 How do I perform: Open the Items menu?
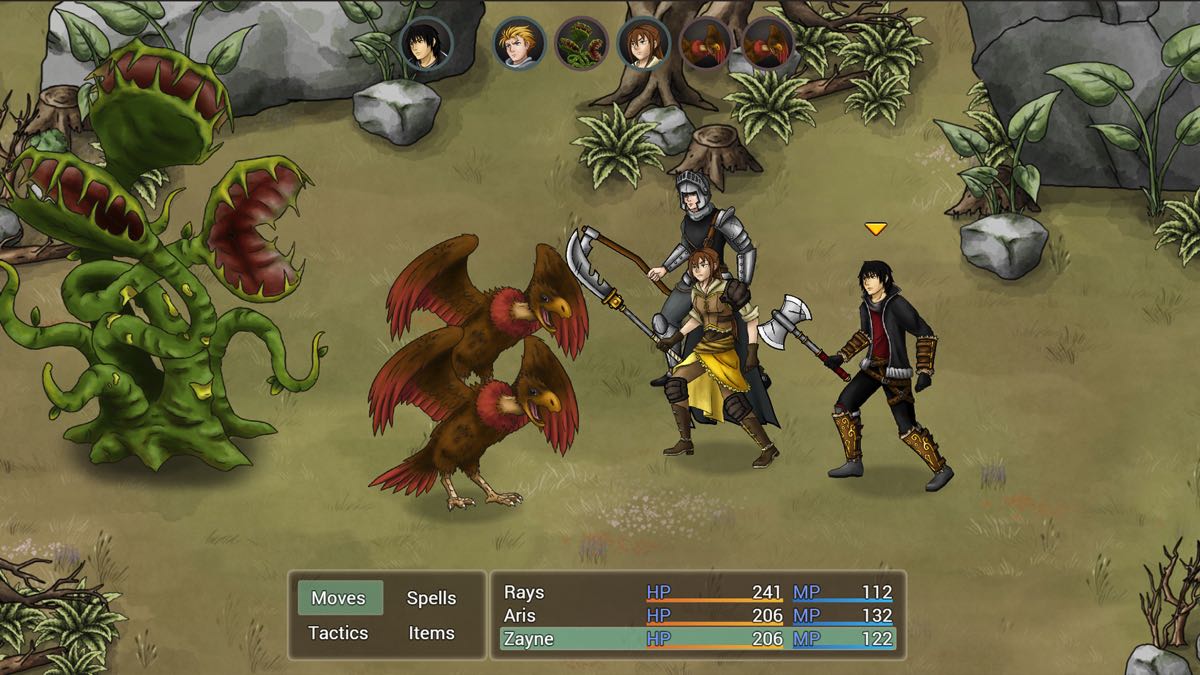click(x=431, y=633)
